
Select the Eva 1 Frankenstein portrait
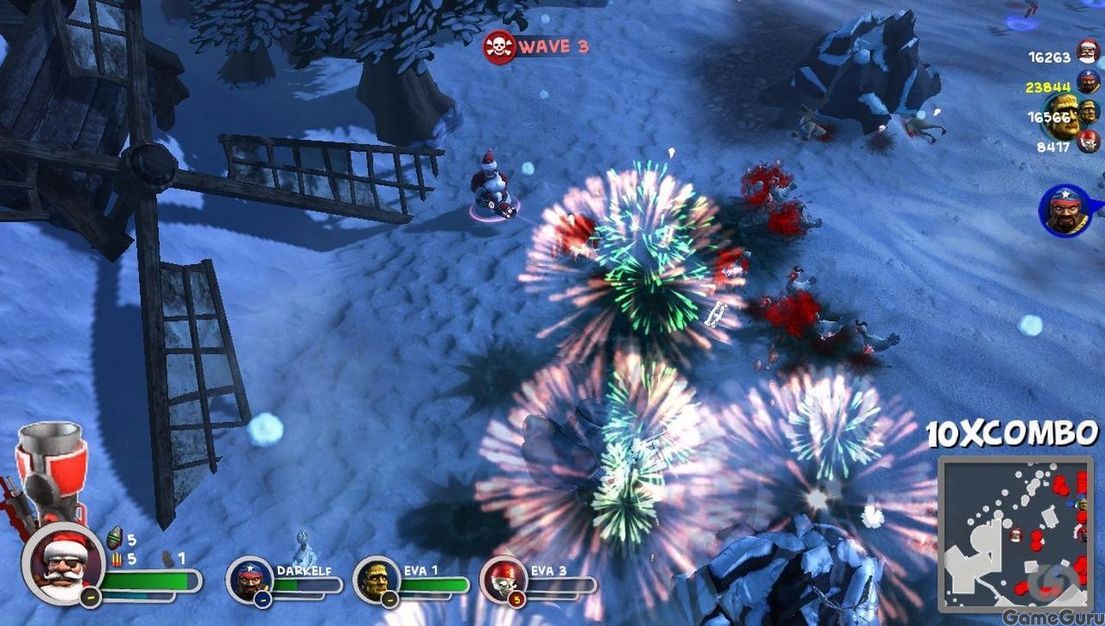coord(376,580)
